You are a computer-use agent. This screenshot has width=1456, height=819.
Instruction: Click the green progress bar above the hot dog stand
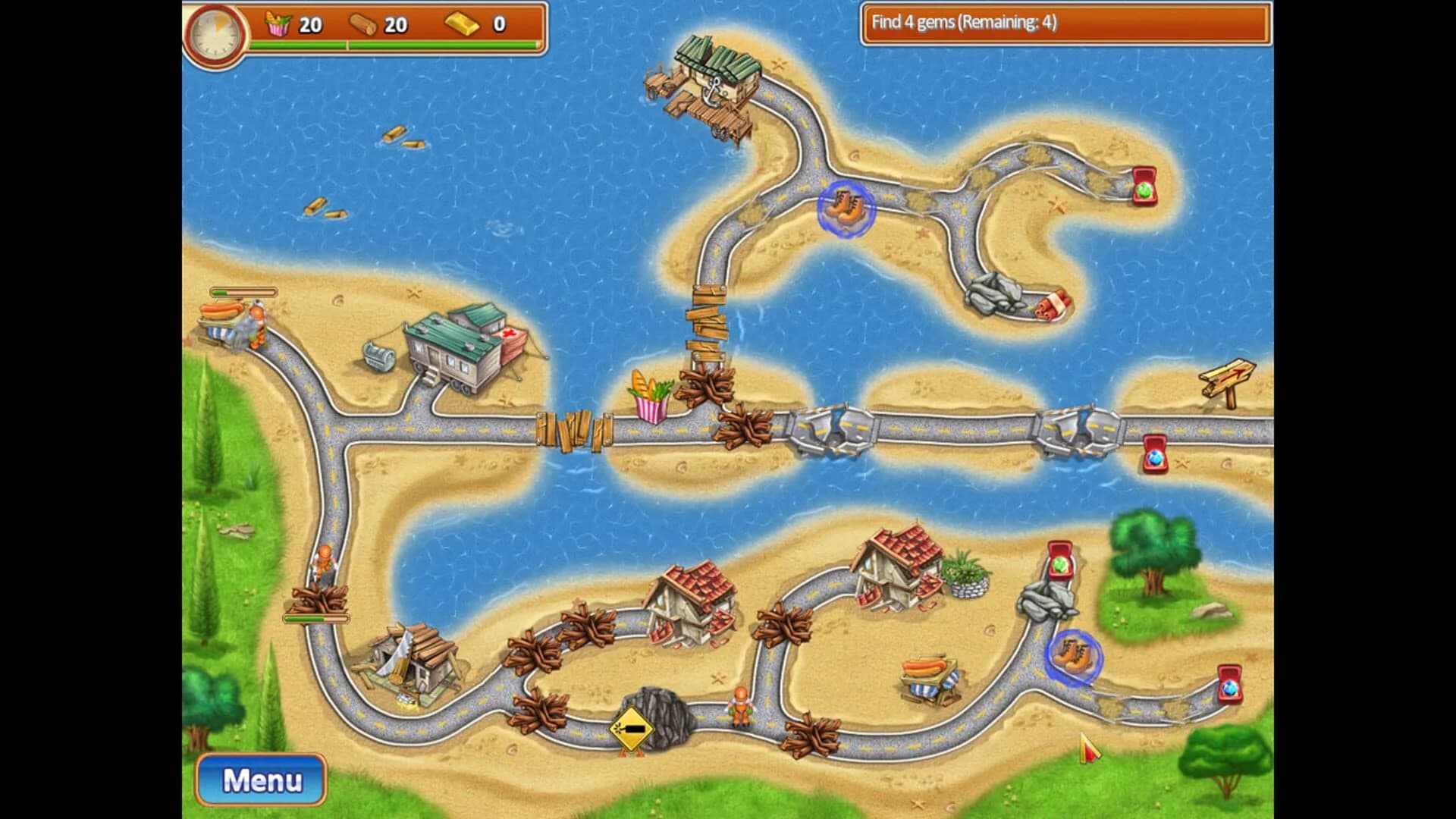(x=244, y=290)
